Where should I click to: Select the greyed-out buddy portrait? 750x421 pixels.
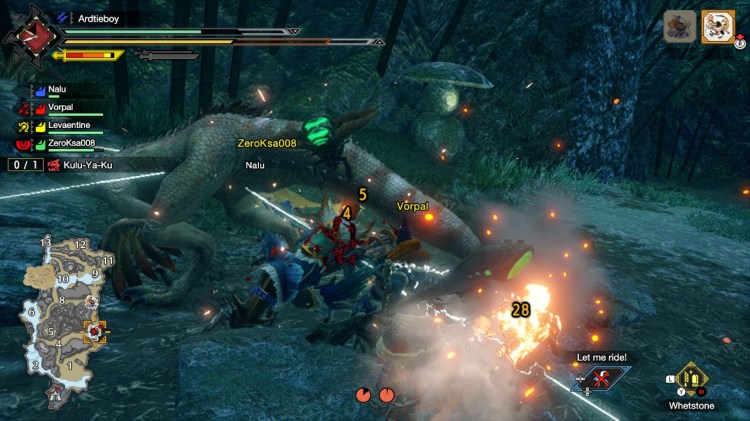click(681, 27)
